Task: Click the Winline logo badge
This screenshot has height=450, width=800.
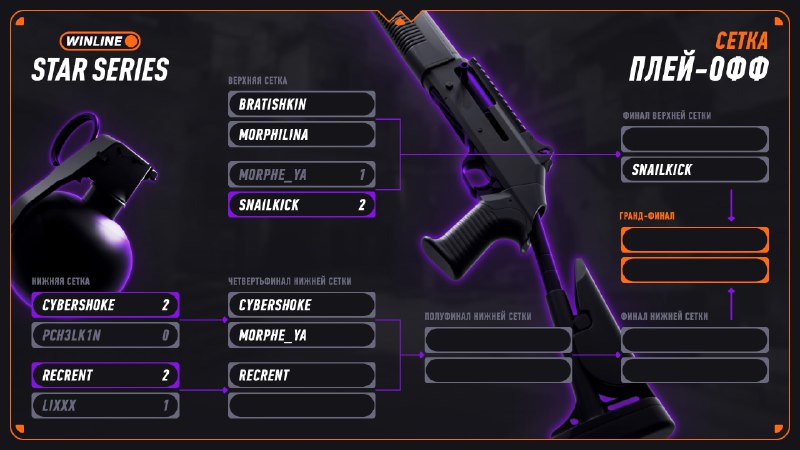Action: [x=99, y=41]
